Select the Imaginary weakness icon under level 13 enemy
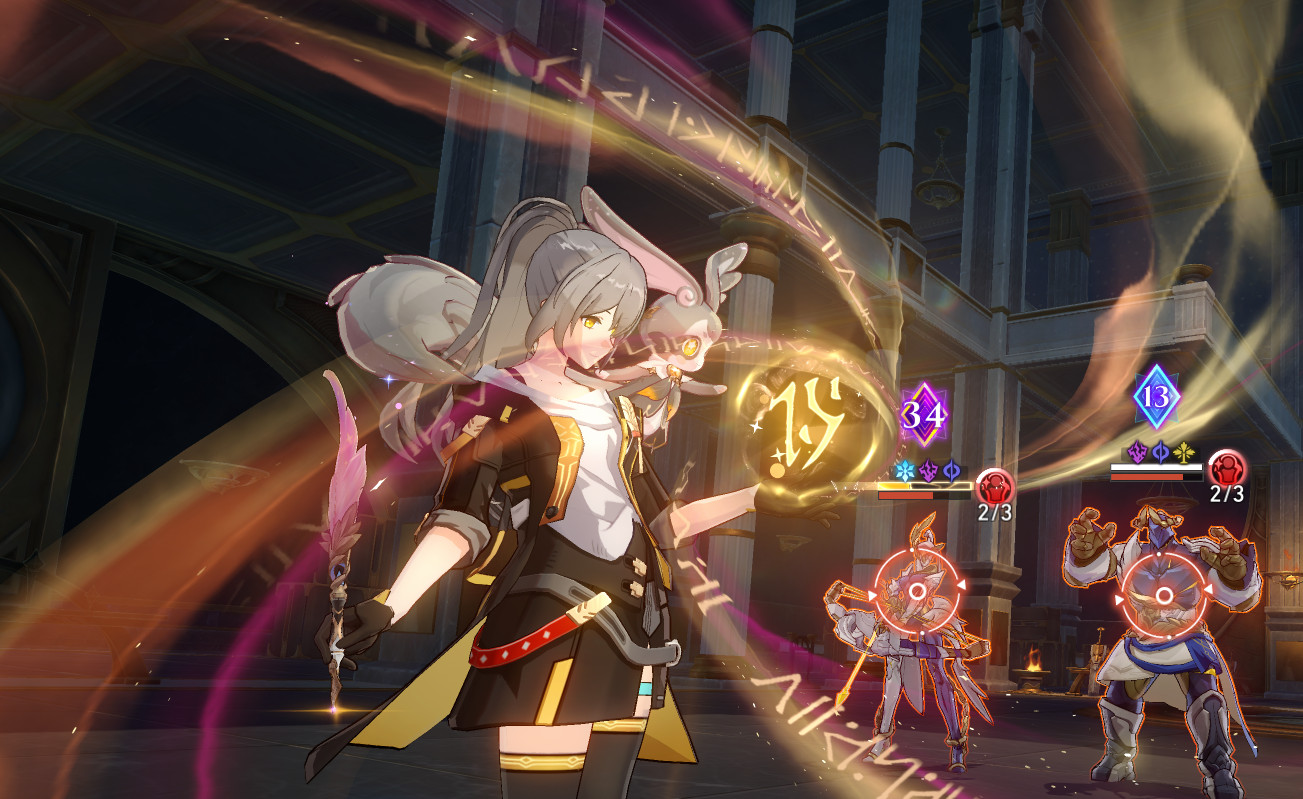Viewport: 1303px width, 799px height. coord(1160,451)
